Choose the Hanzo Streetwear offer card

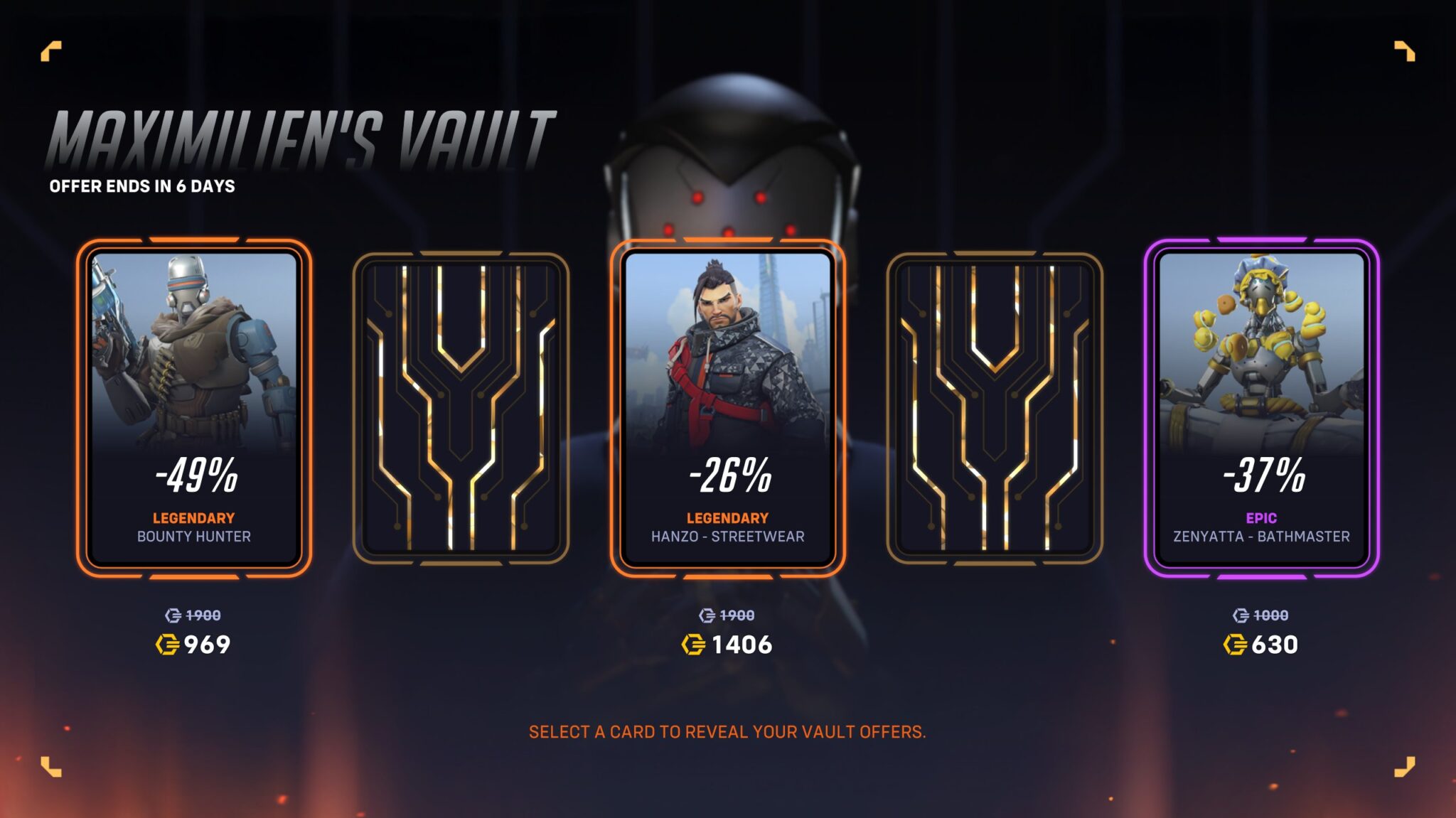pos(727,408)
